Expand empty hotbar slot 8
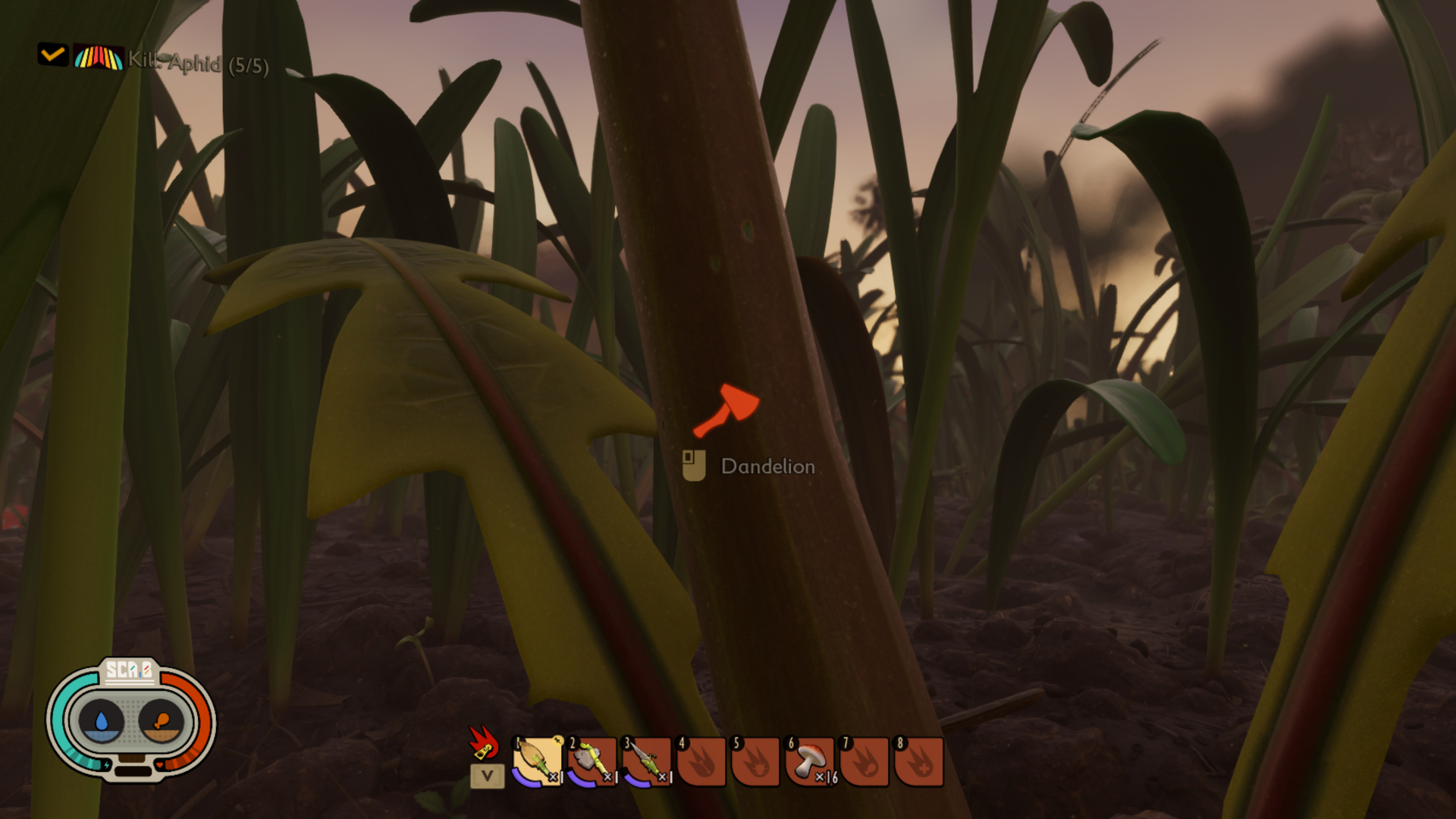This screenshot has height=819, width=1456. click(920, 760)
